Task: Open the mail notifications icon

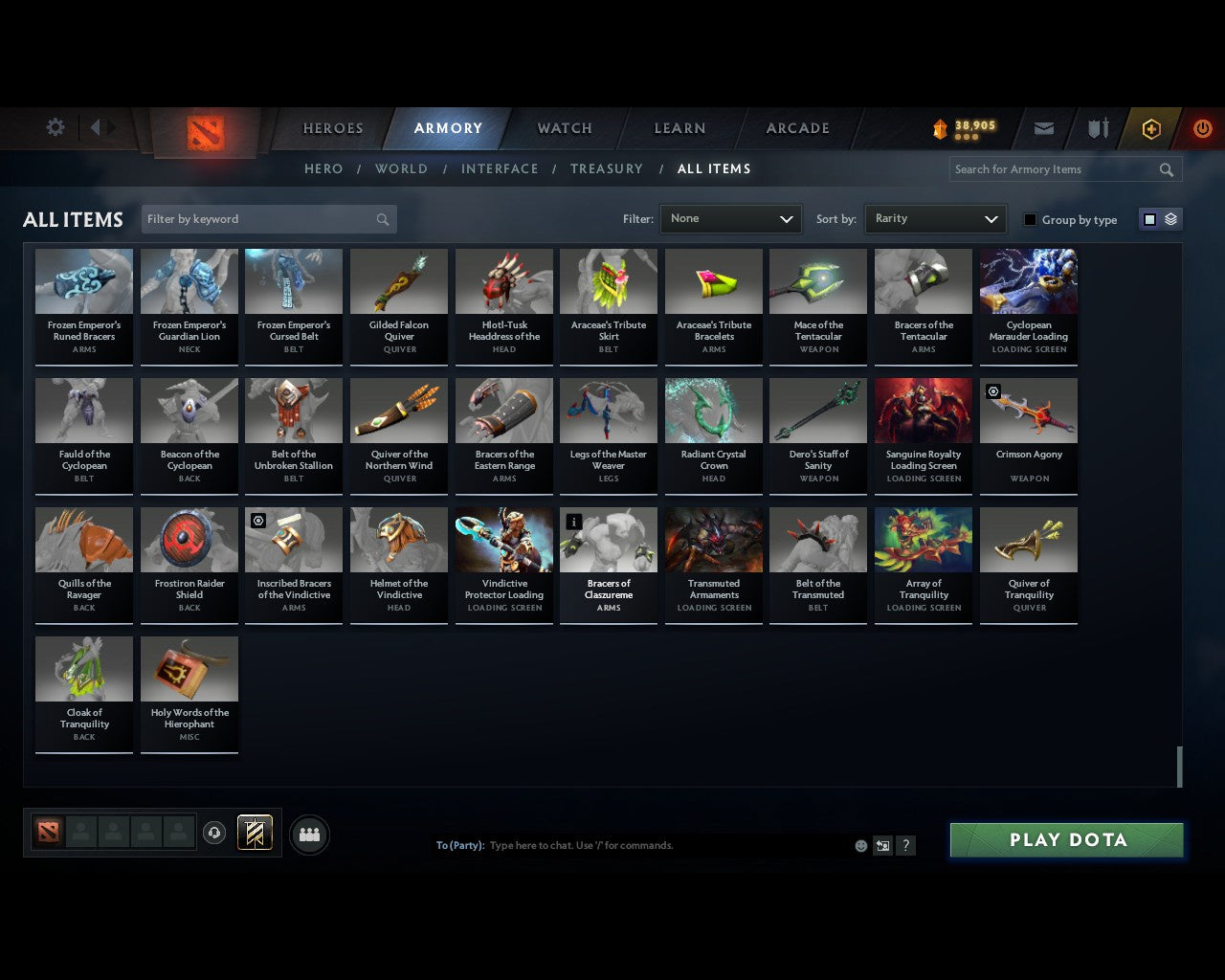Action: click(1043, 128)
